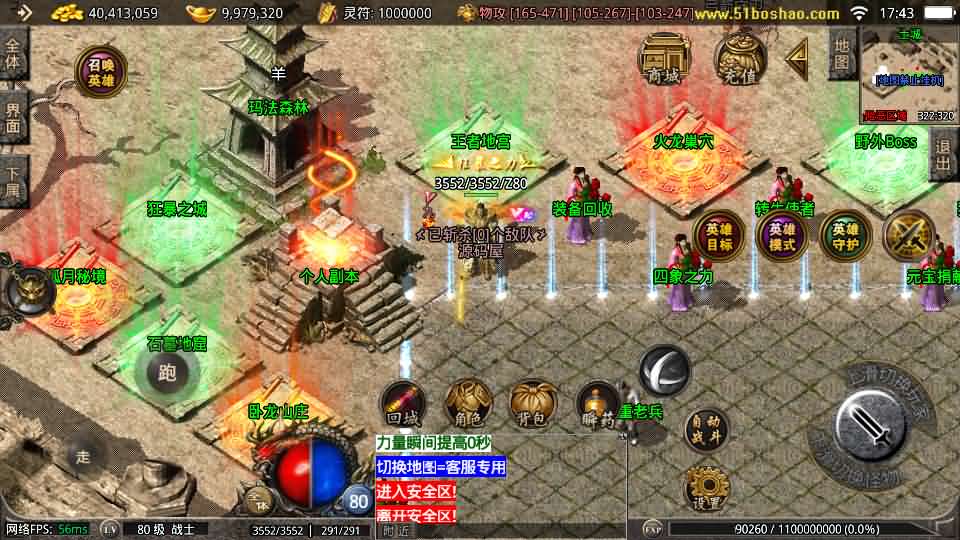Image resolution: width=960 pixels, height=540 pixels.
Task: Open the 角色 character sheet
Action: point(468,405)
